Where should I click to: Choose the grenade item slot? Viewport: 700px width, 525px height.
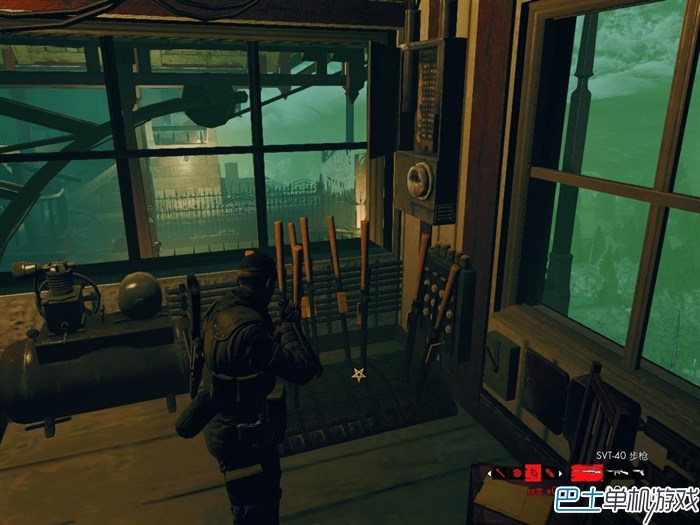pyautogui.click(x=549, y=473)
